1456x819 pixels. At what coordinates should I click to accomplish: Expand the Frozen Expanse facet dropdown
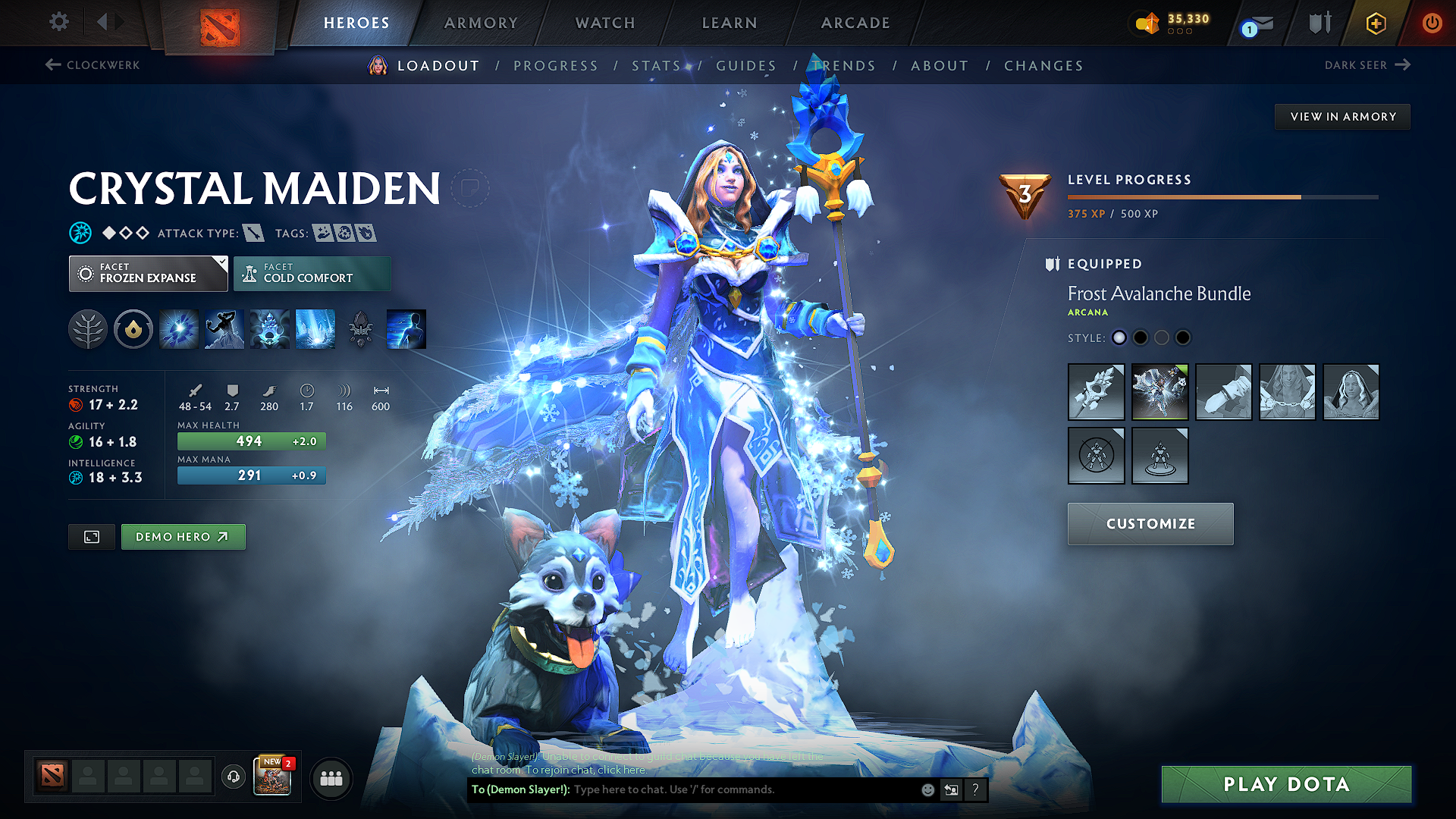[x=148, y=273]
